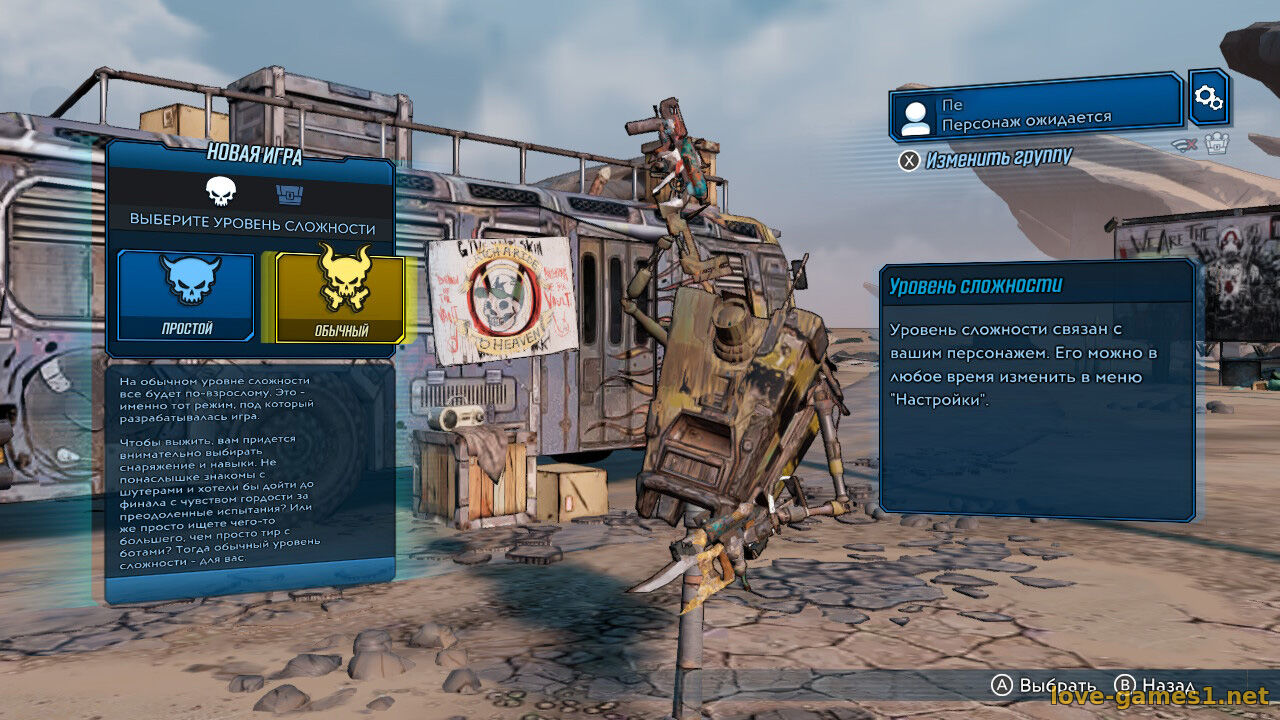Select the yellow Обычный difficulty tile

tap(340, 297)
